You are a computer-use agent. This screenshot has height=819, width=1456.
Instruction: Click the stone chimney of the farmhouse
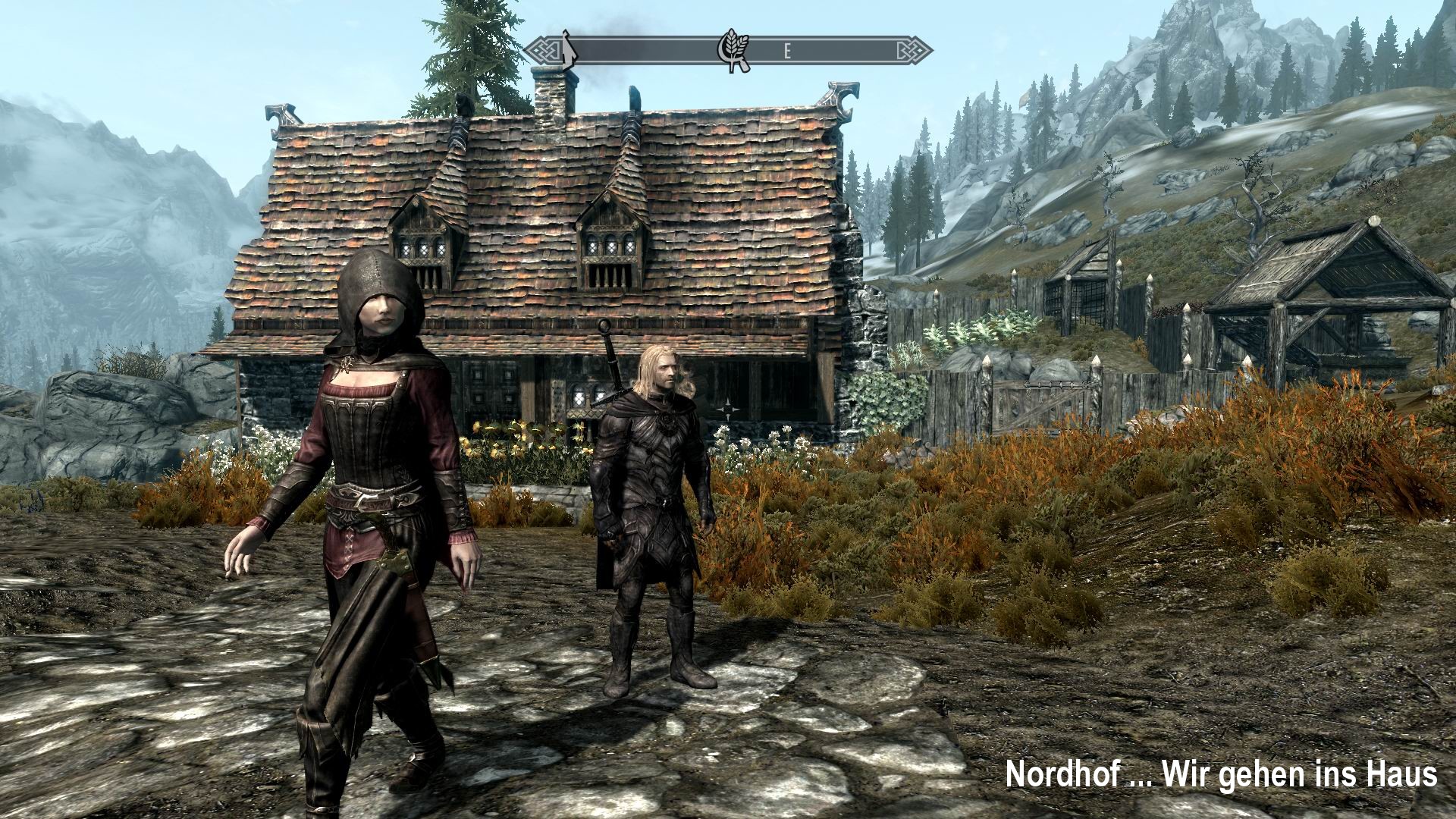pos(551,99)
